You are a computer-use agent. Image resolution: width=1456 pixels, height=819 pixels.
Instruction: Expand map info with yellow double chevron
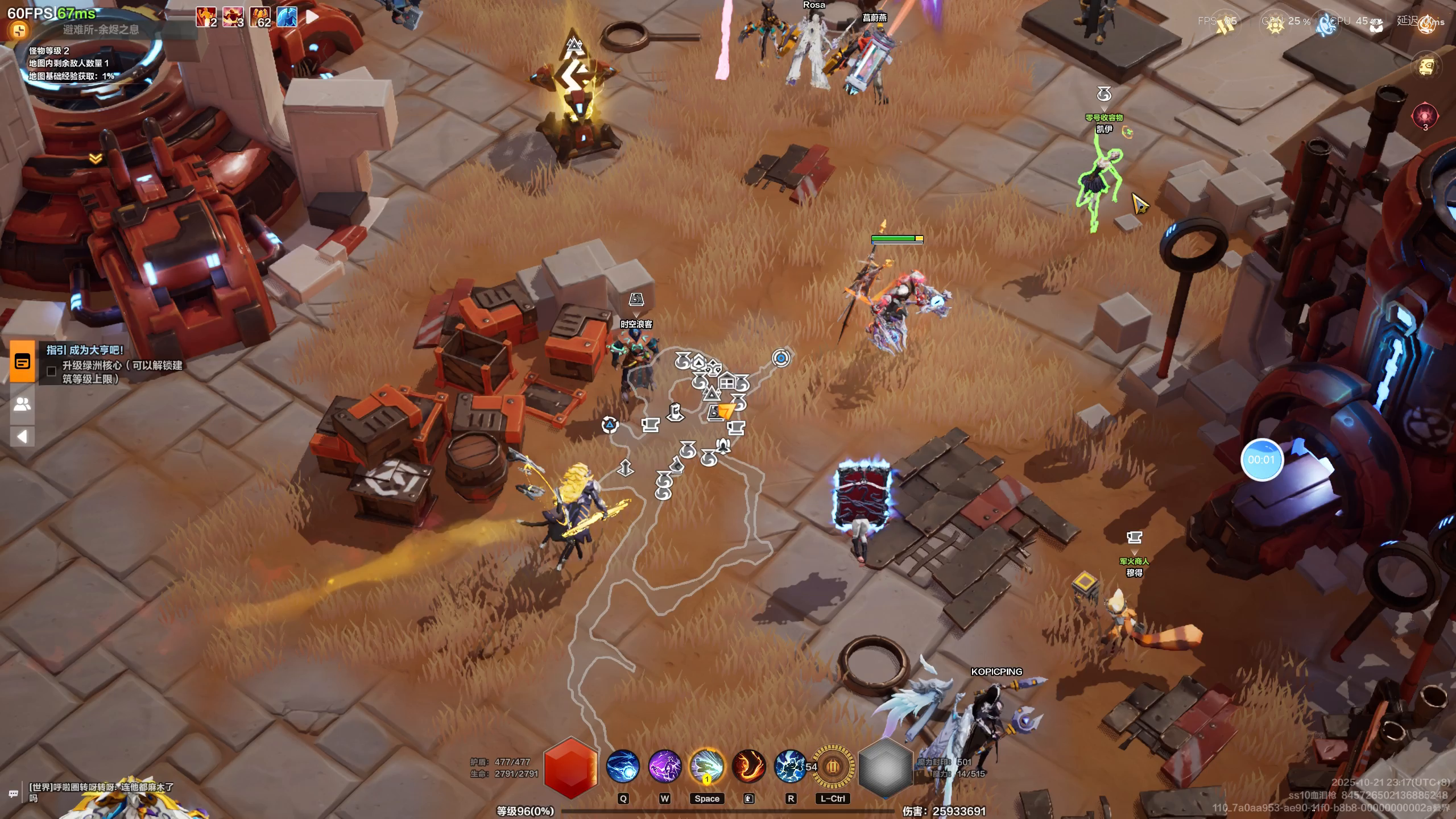[x=96, y=159]
